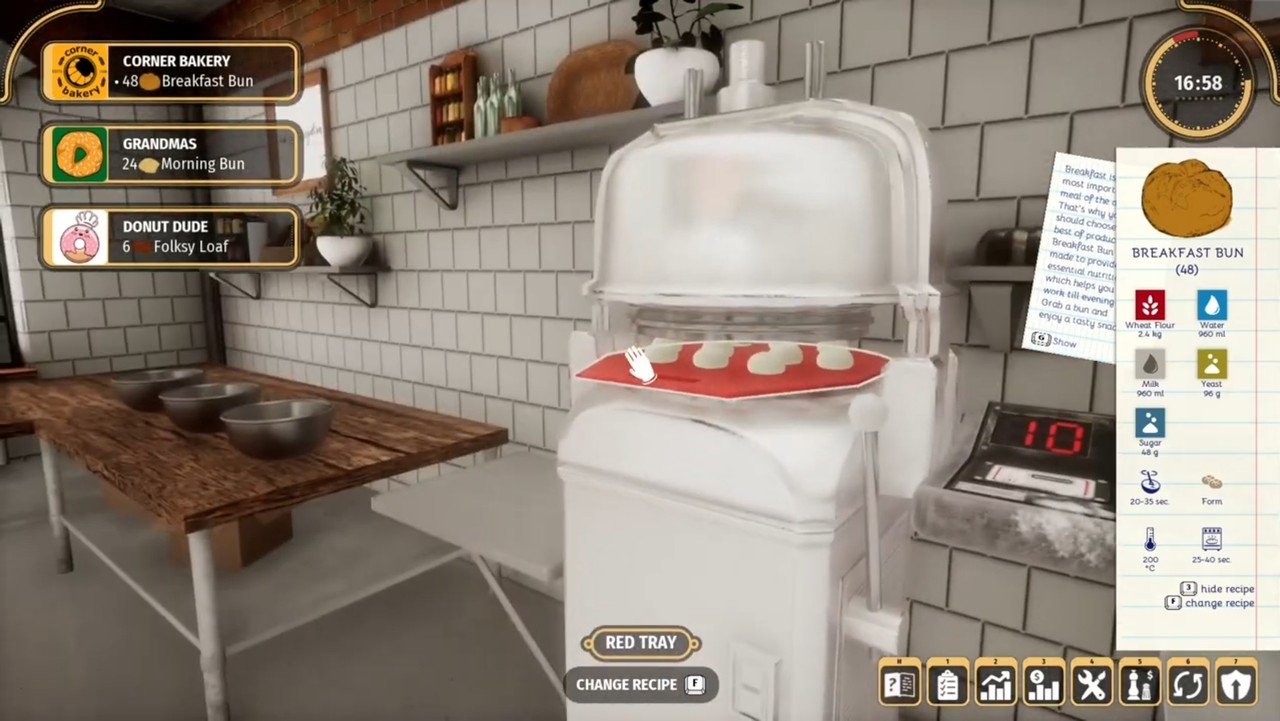1280x721 pixels.
Task: Toggle Show on the recipe note
Action: pos(1056,341)
